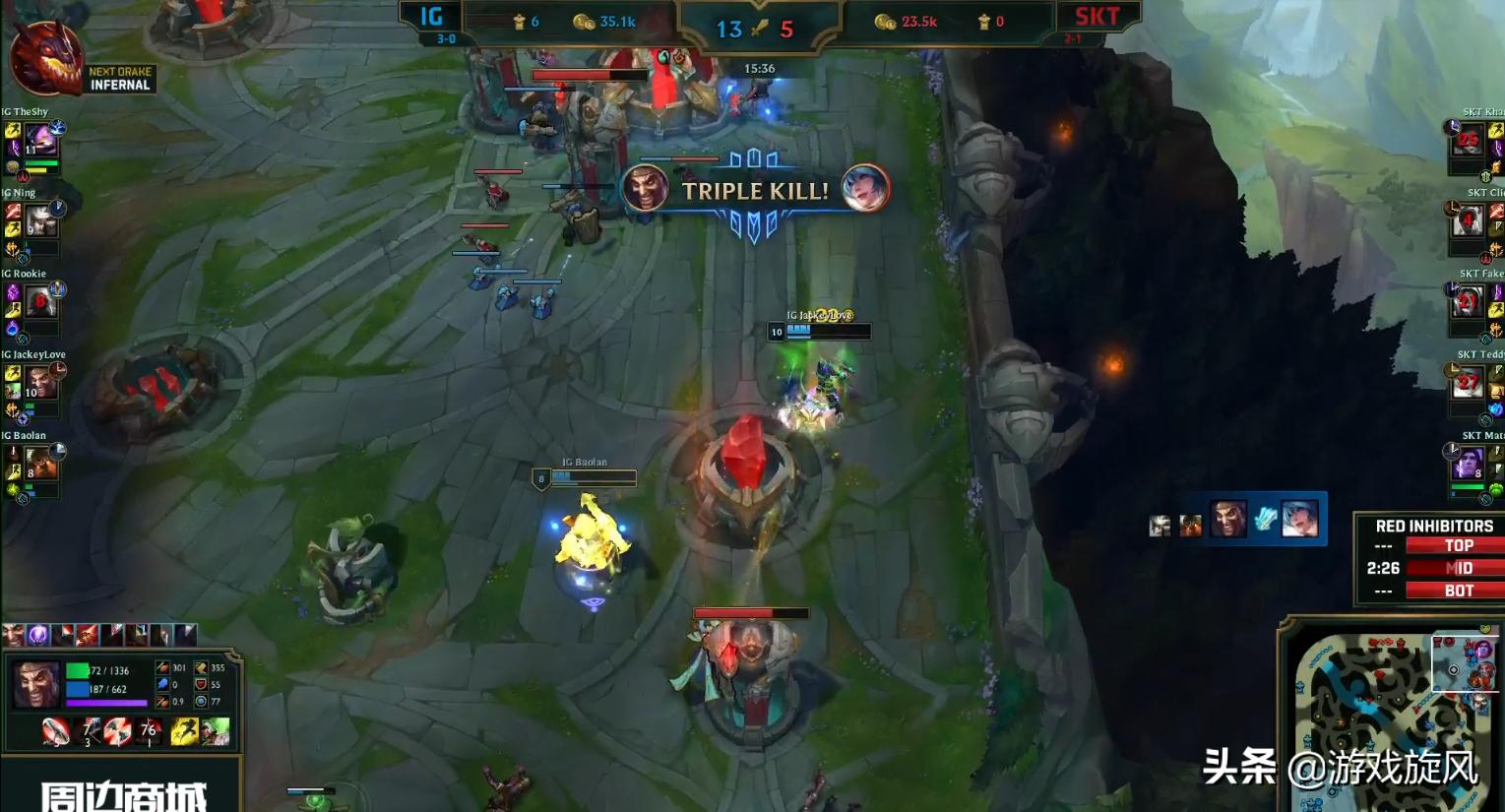Click SKT Faker's portrait on the right panel
Screen dimensions: 1505x812
click(x=1468, y=301)
